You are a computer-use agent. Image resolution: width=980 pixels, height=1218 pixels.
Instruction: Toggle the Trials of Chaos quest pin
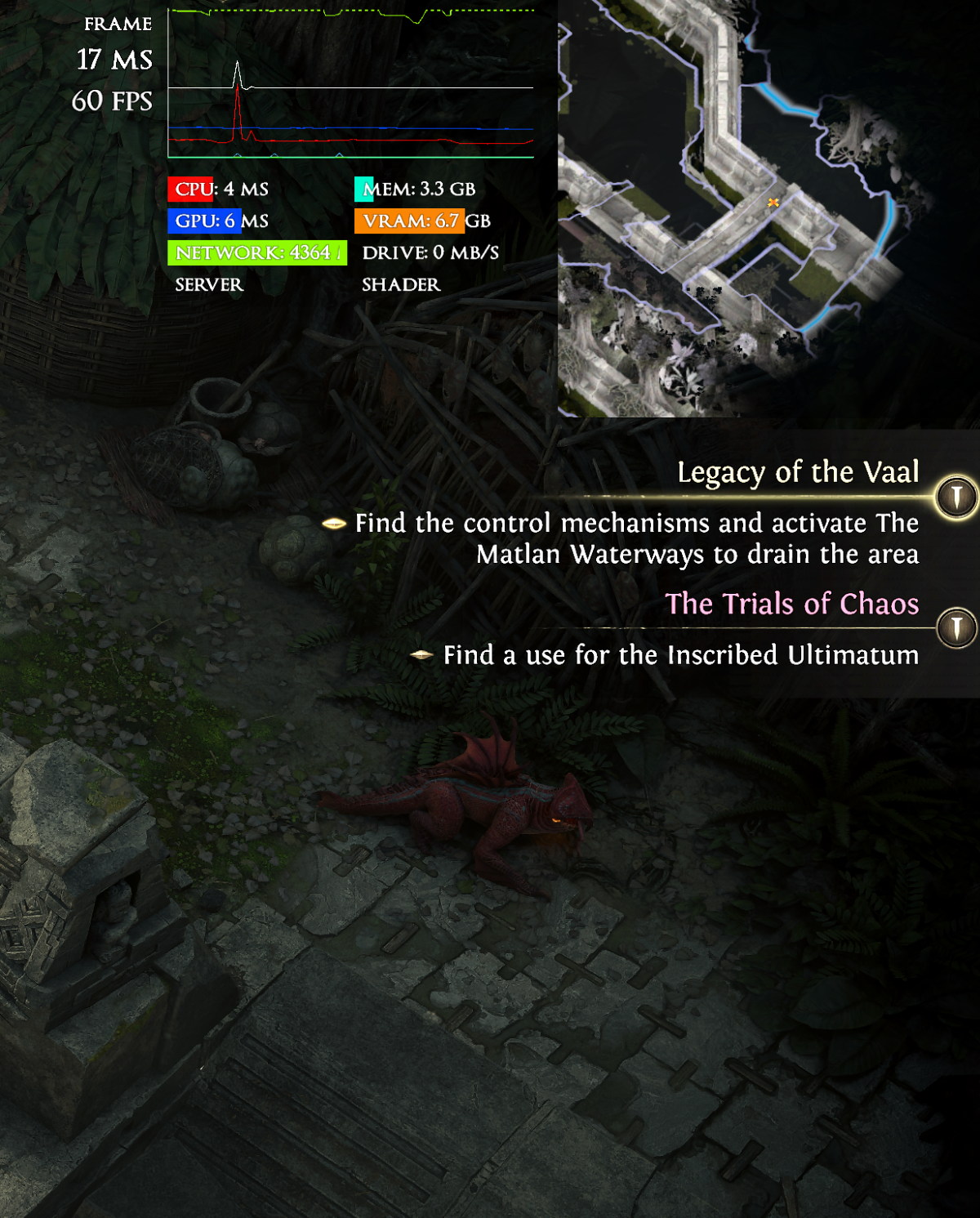coord(956,628)
